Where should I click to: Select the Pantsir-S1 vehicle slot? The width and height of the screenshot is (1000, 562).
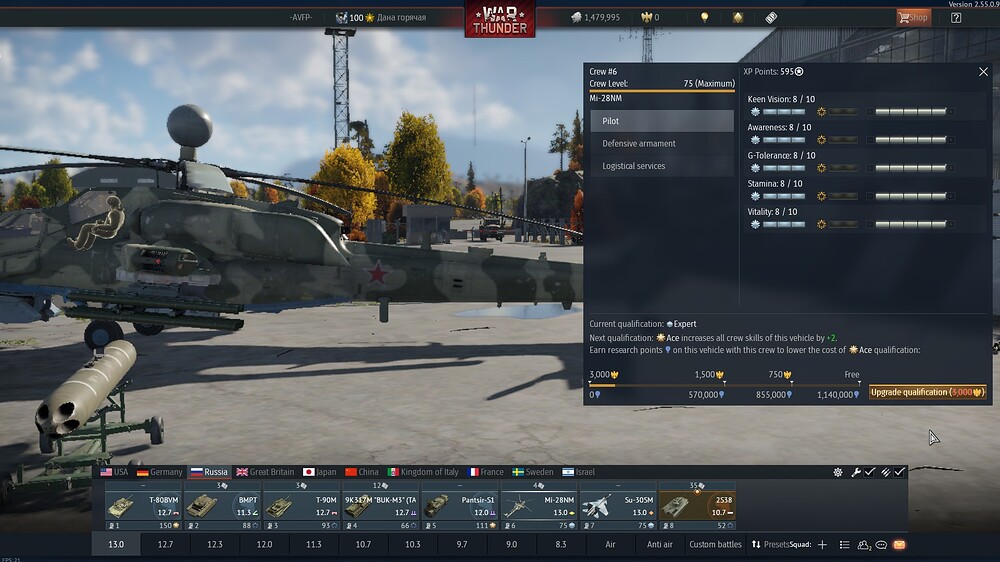(x=459, y=506)
